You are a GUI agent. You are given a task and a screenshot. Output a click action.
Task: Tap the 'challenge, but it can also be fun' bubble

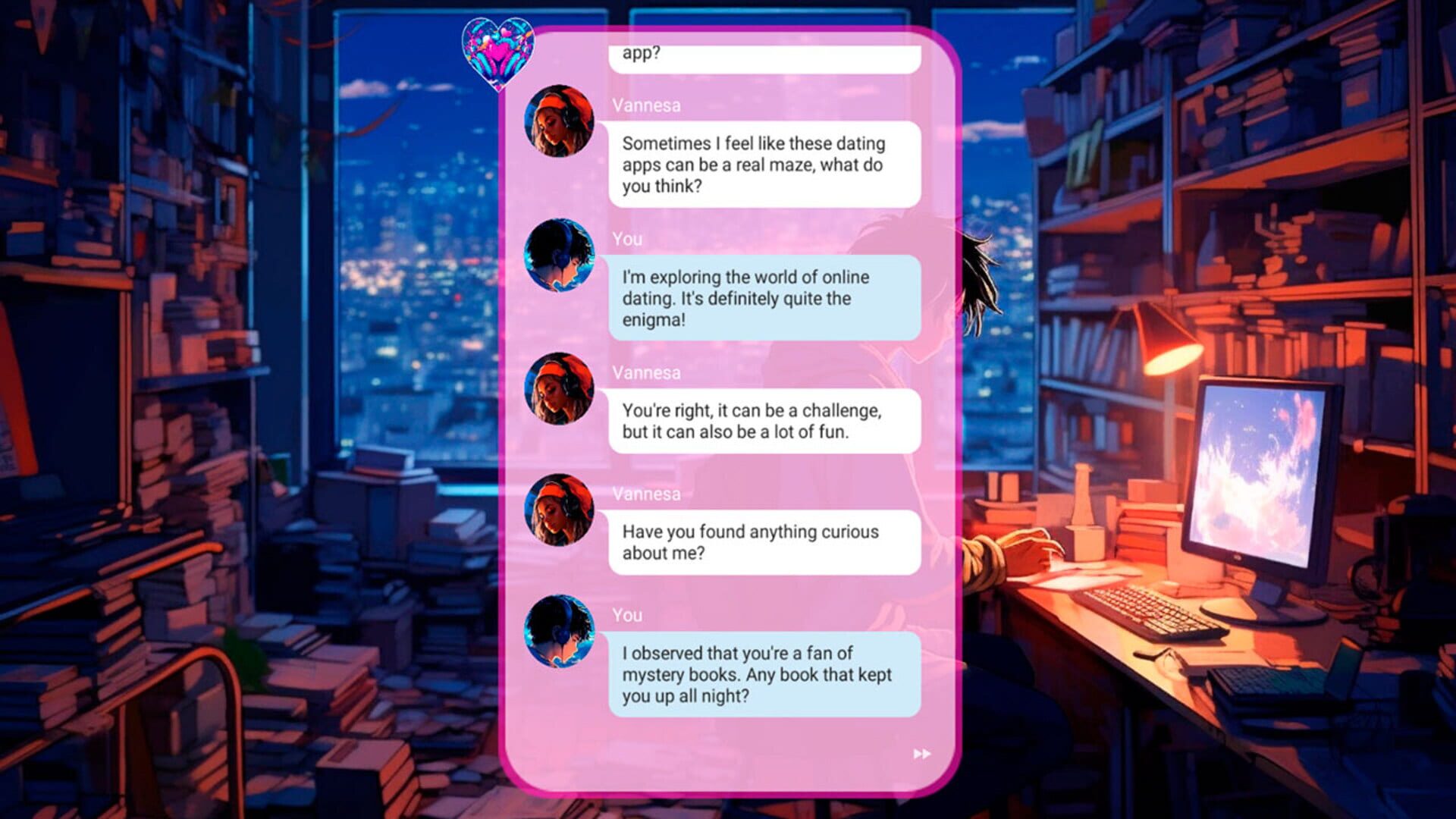766,422
